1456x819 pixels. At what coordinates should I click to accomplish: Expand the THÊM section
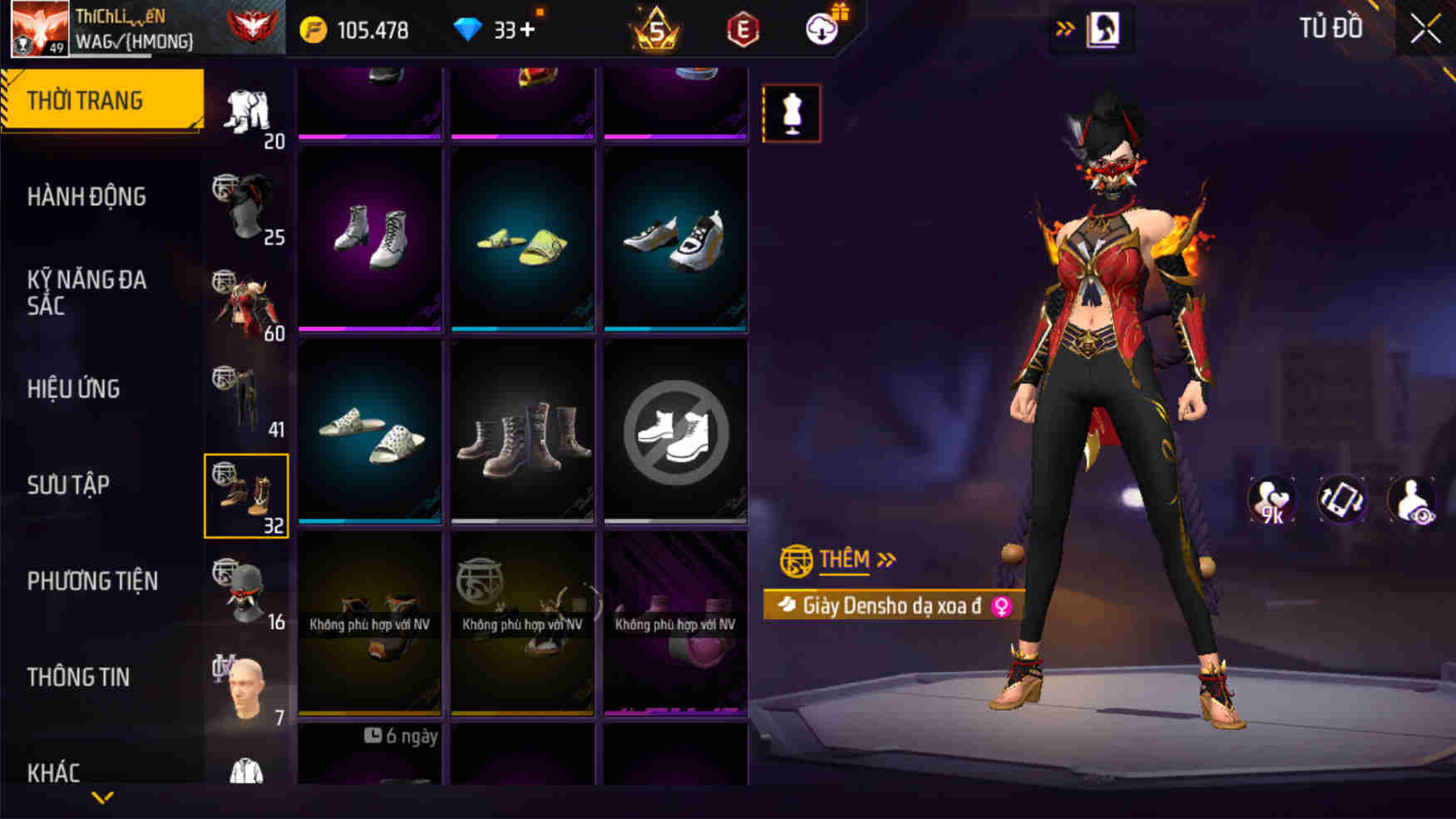836,559
